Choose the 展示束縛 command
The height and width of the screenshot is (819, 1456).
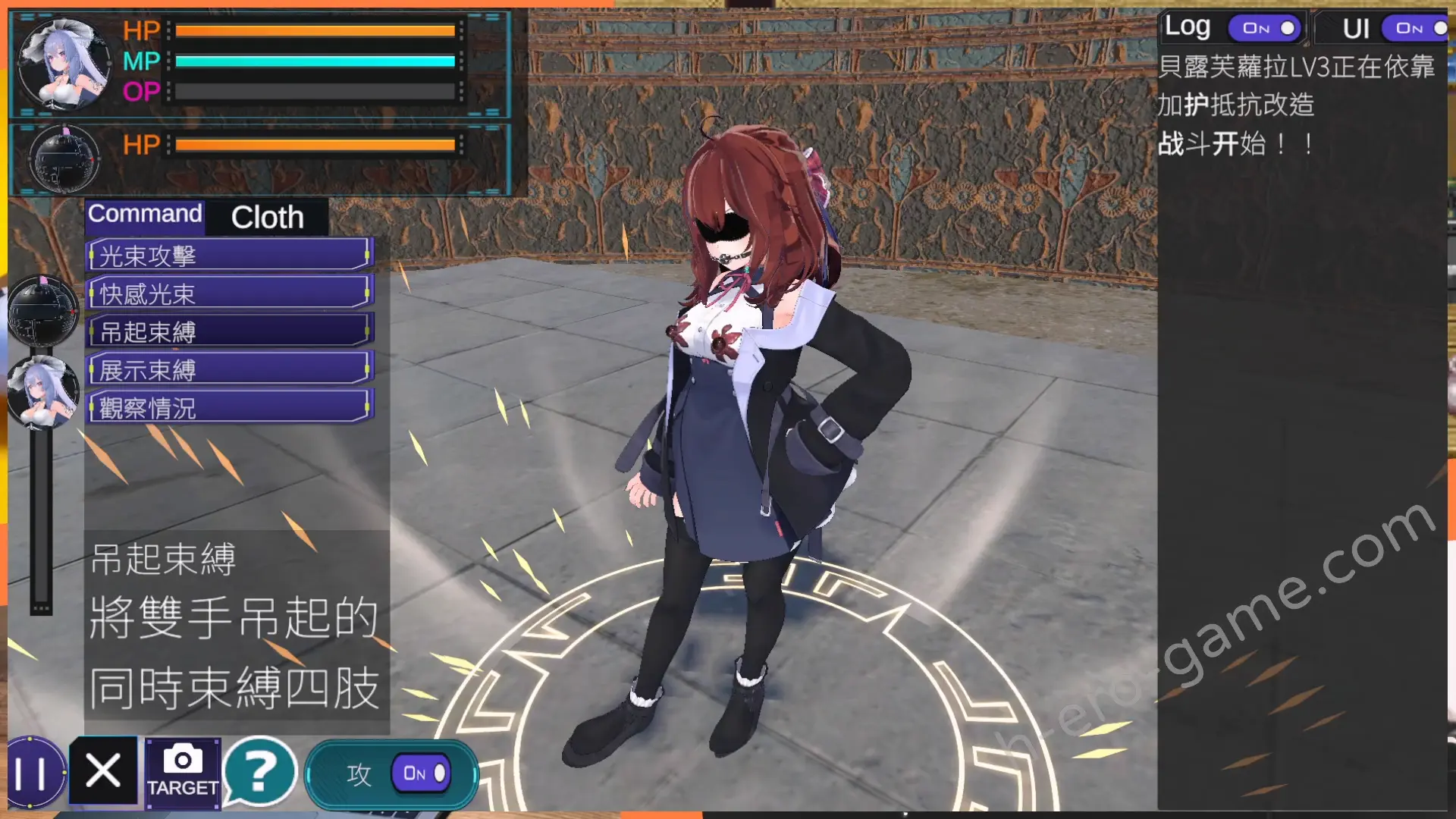tap(229, 370)
